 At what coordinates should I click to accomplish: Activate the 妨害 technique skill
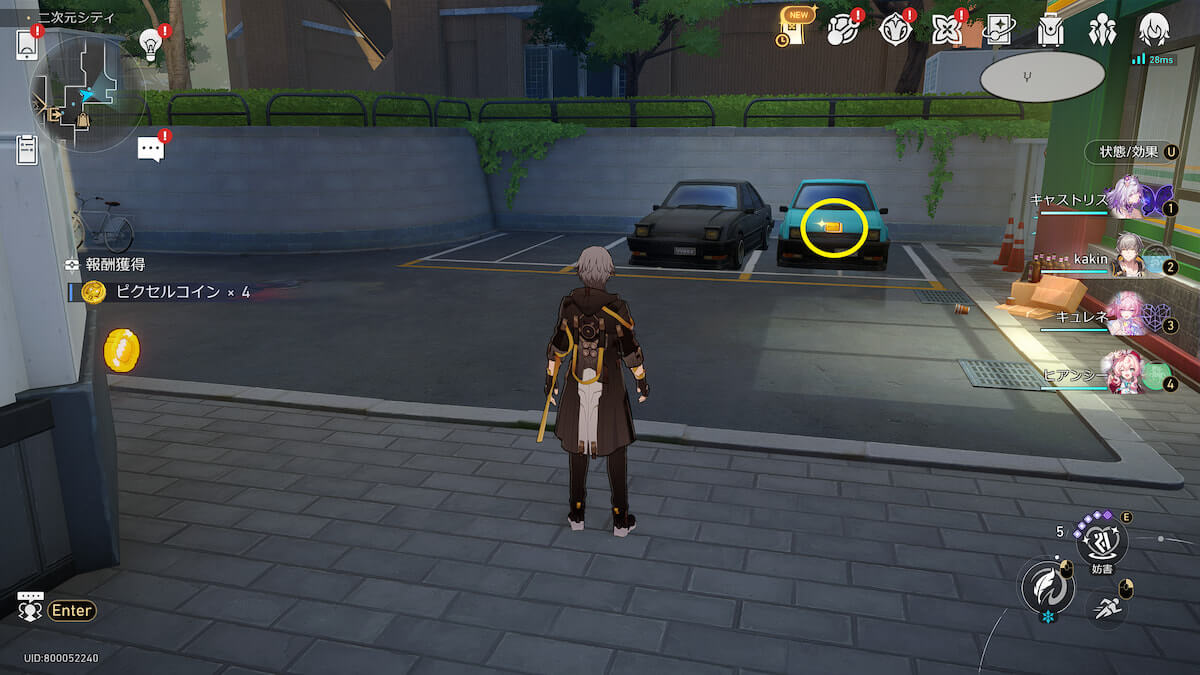pyautogui.click(x=1102, y=542)
